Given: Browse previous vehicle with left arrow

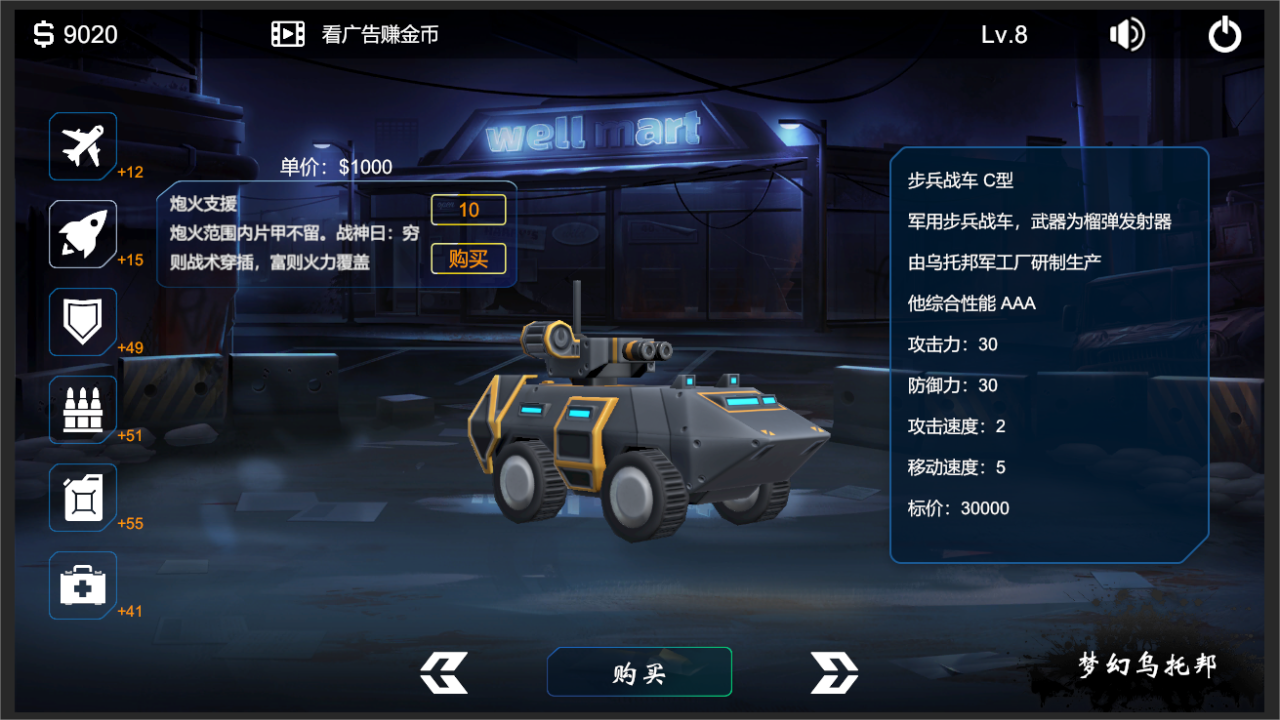Looking at the screenshot, I should (443, 673).
